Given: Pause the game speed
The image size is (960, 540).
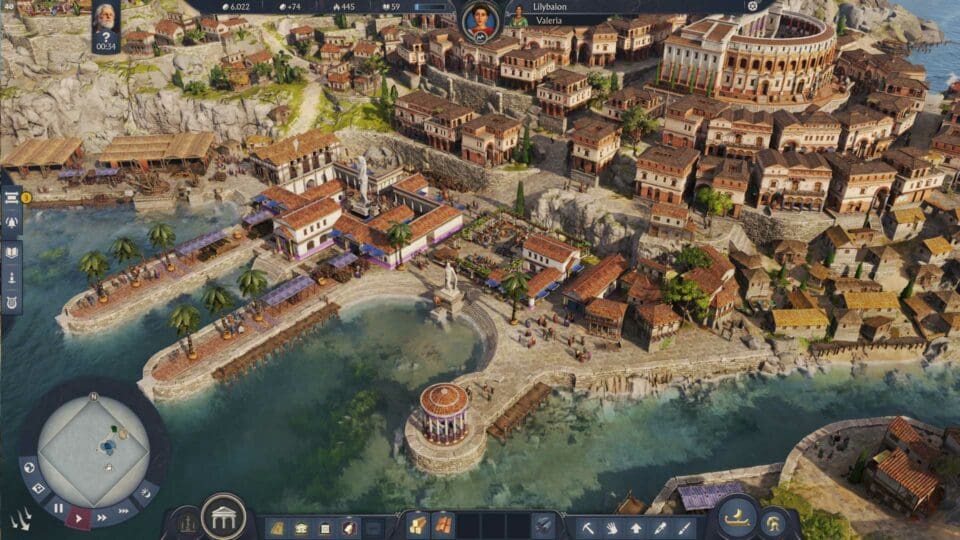Looking at the screenshot, I should [58, 509].
